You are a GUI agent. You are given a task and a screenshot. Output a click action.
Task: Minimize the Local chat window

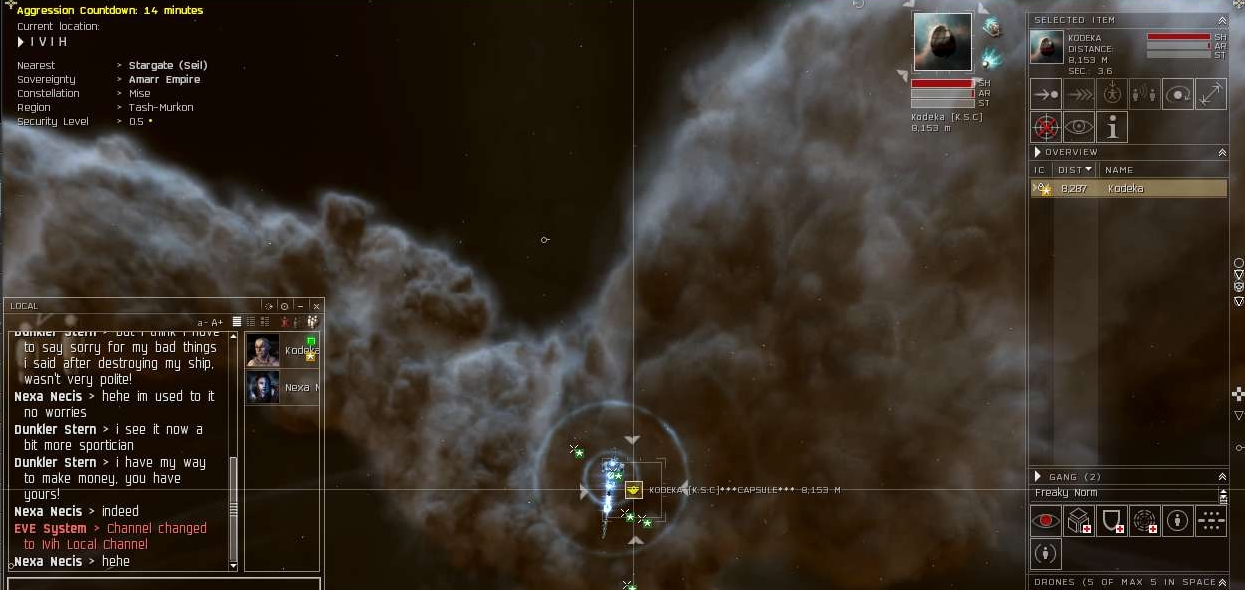tap(300, 306)
